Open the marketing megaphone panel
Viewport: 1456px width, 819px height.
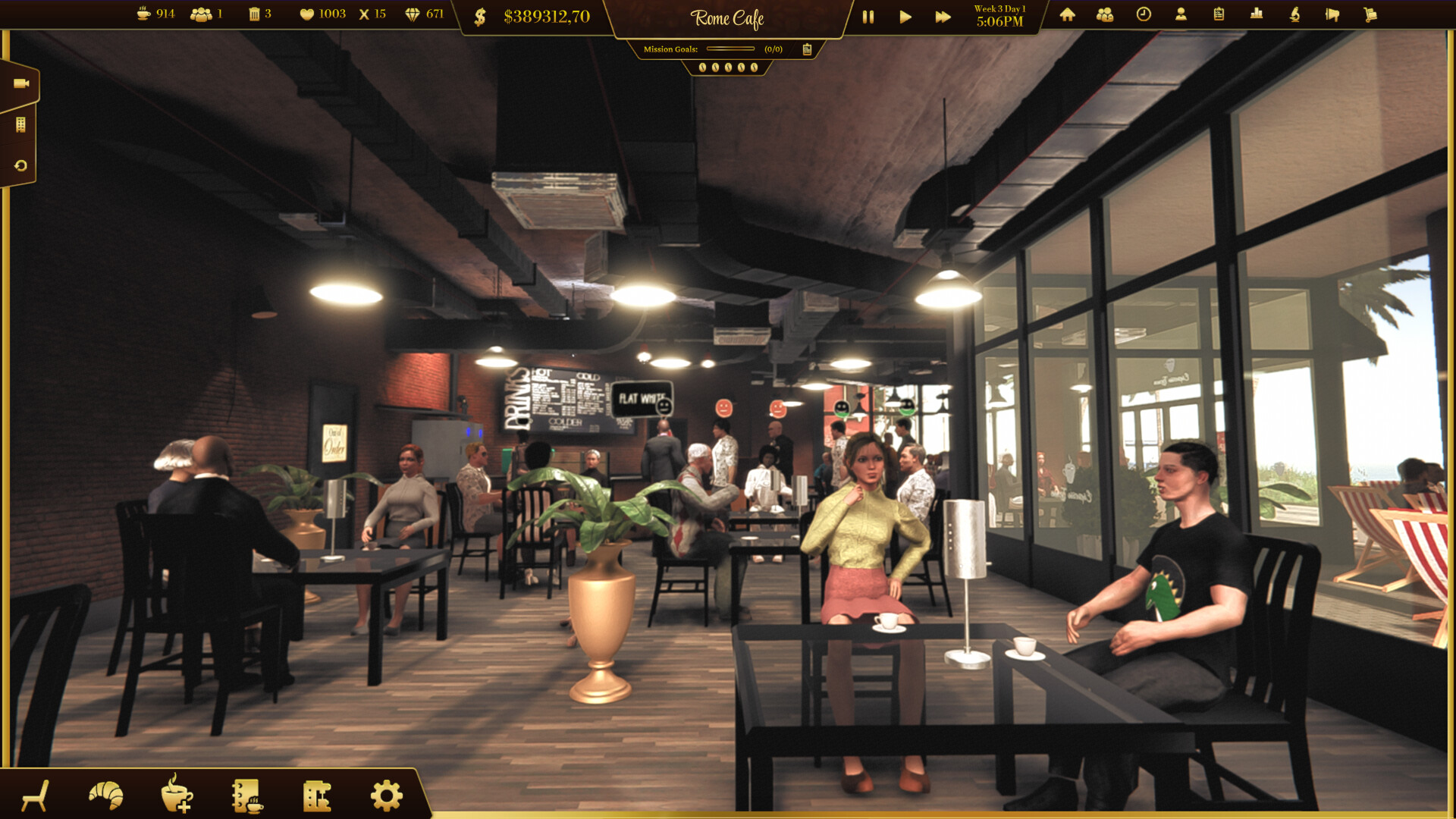tap(1332, 15)
